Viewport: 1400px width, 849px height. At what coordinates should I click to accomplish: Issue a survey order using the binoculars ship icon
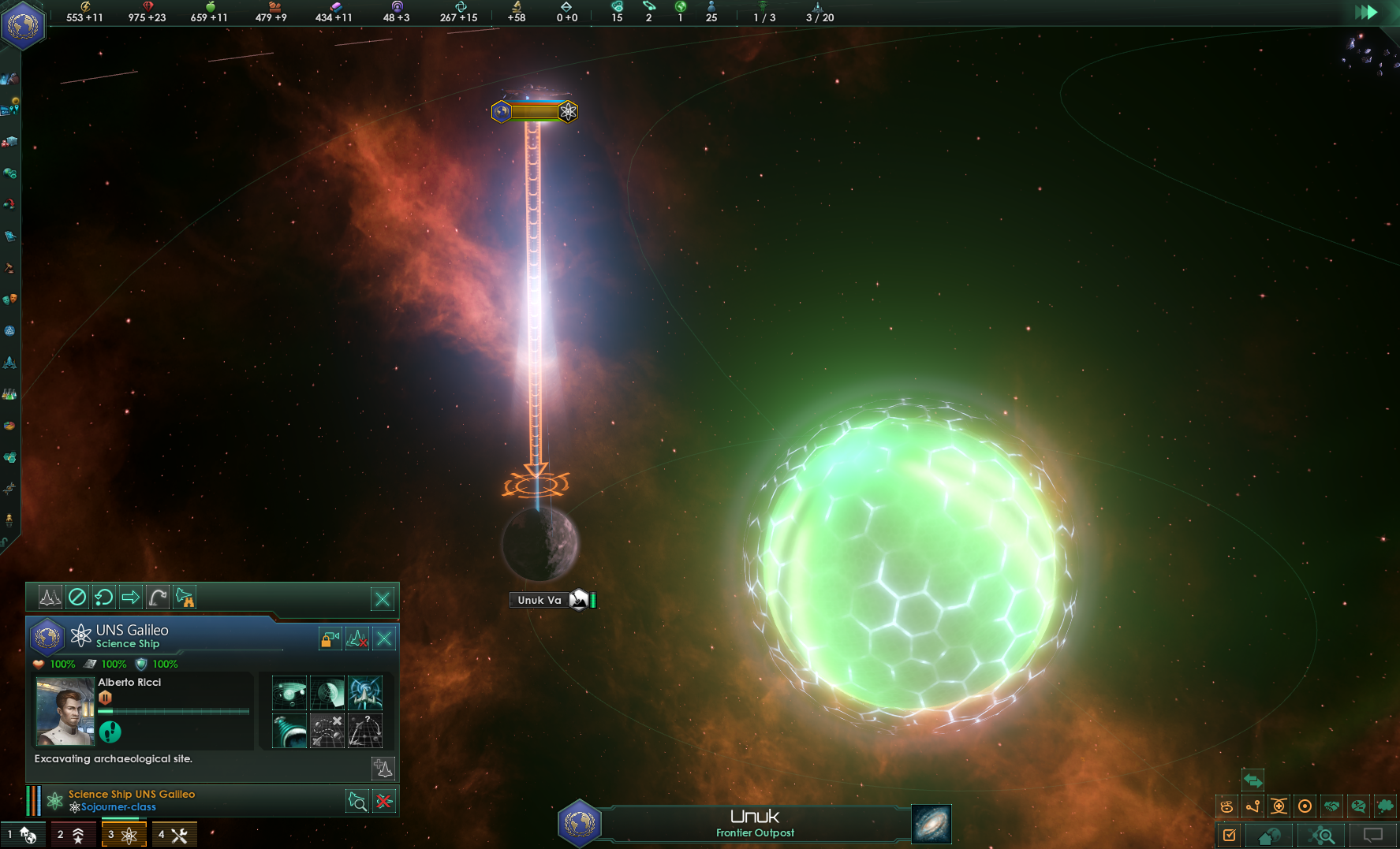[185, 597]
